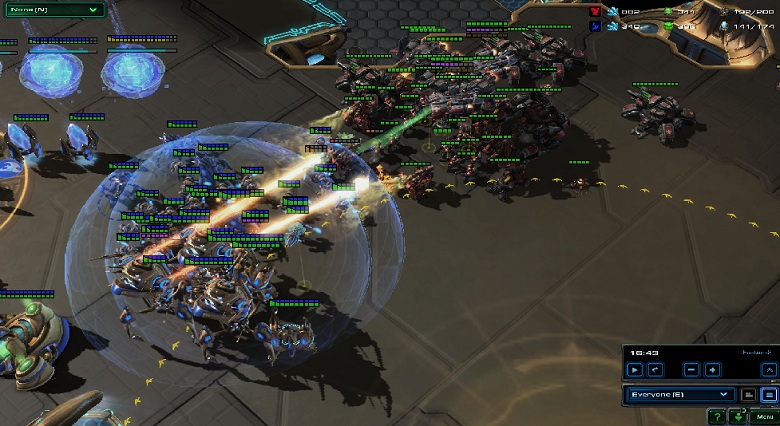
Task: Open the Everyone (E) vision dropdown
Action: click(x=681, y=395)
